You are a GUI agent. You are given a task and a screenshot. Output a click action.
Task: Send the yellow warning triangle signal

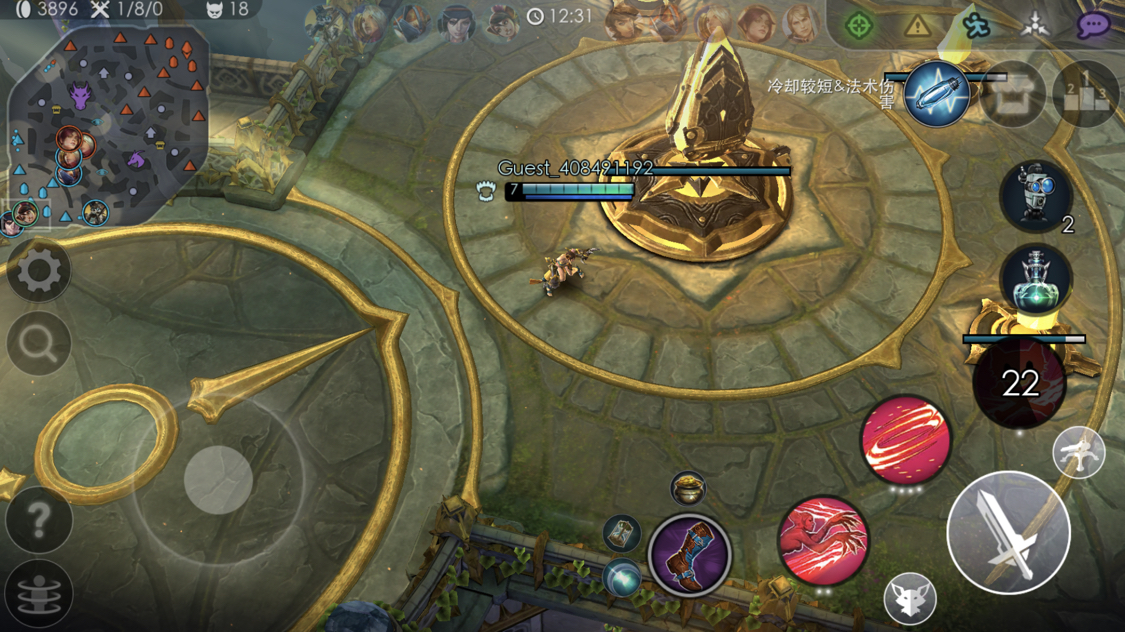[x=917, y=25]
